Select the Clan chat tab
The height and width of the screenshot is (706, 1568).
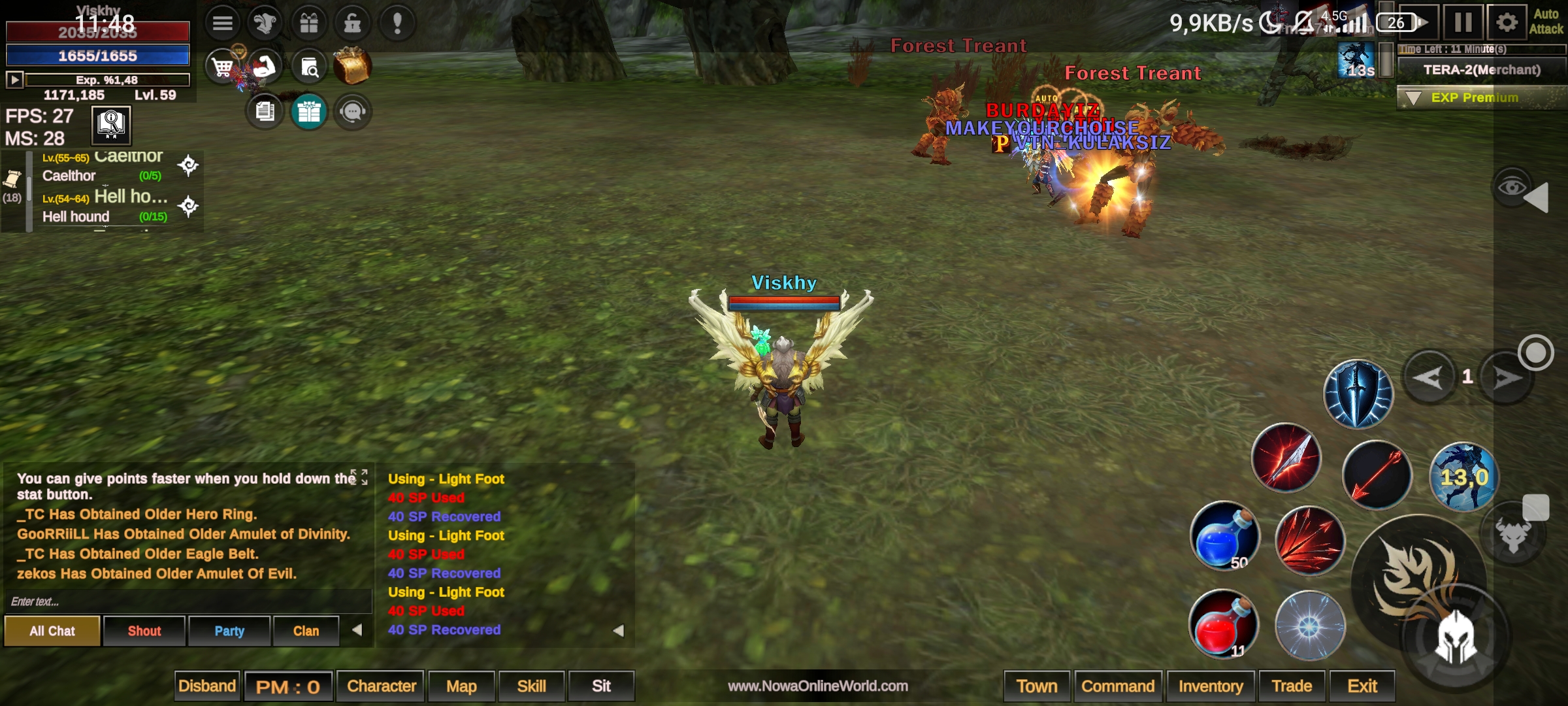pos(306,631)
